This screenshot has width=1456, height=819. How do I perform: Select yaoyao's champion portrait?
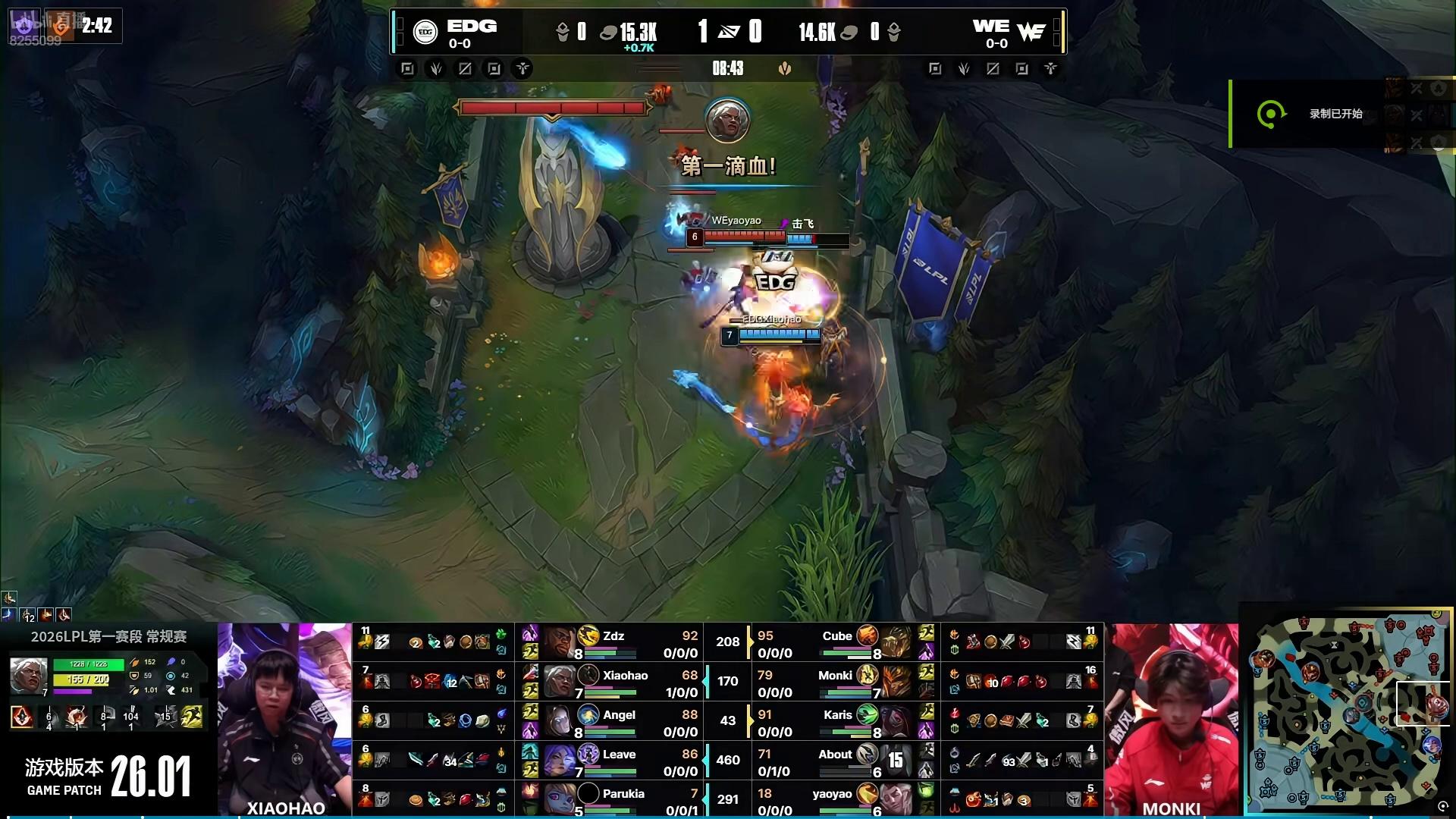(x=896, y=800)
